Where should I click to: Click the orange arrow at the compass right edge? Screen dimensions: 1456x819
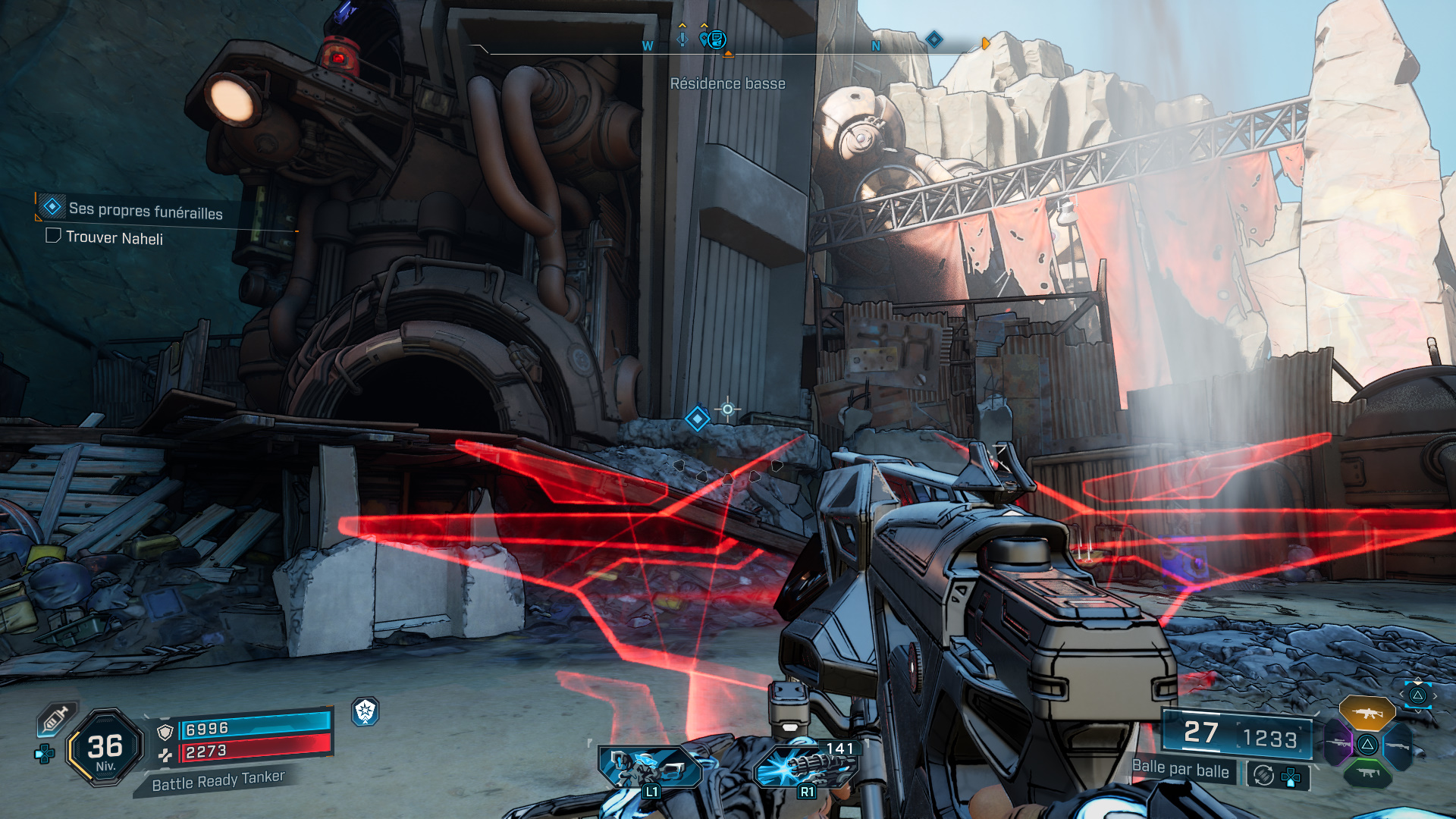985,43
